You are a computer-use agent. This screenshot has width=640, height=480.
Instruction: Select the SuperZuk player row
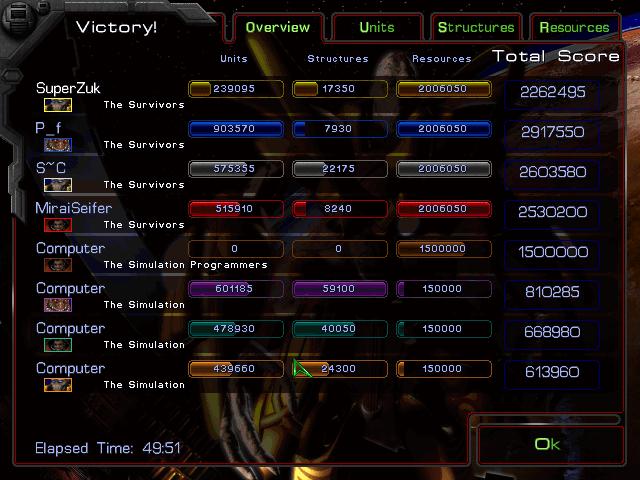tap(69, 89)
